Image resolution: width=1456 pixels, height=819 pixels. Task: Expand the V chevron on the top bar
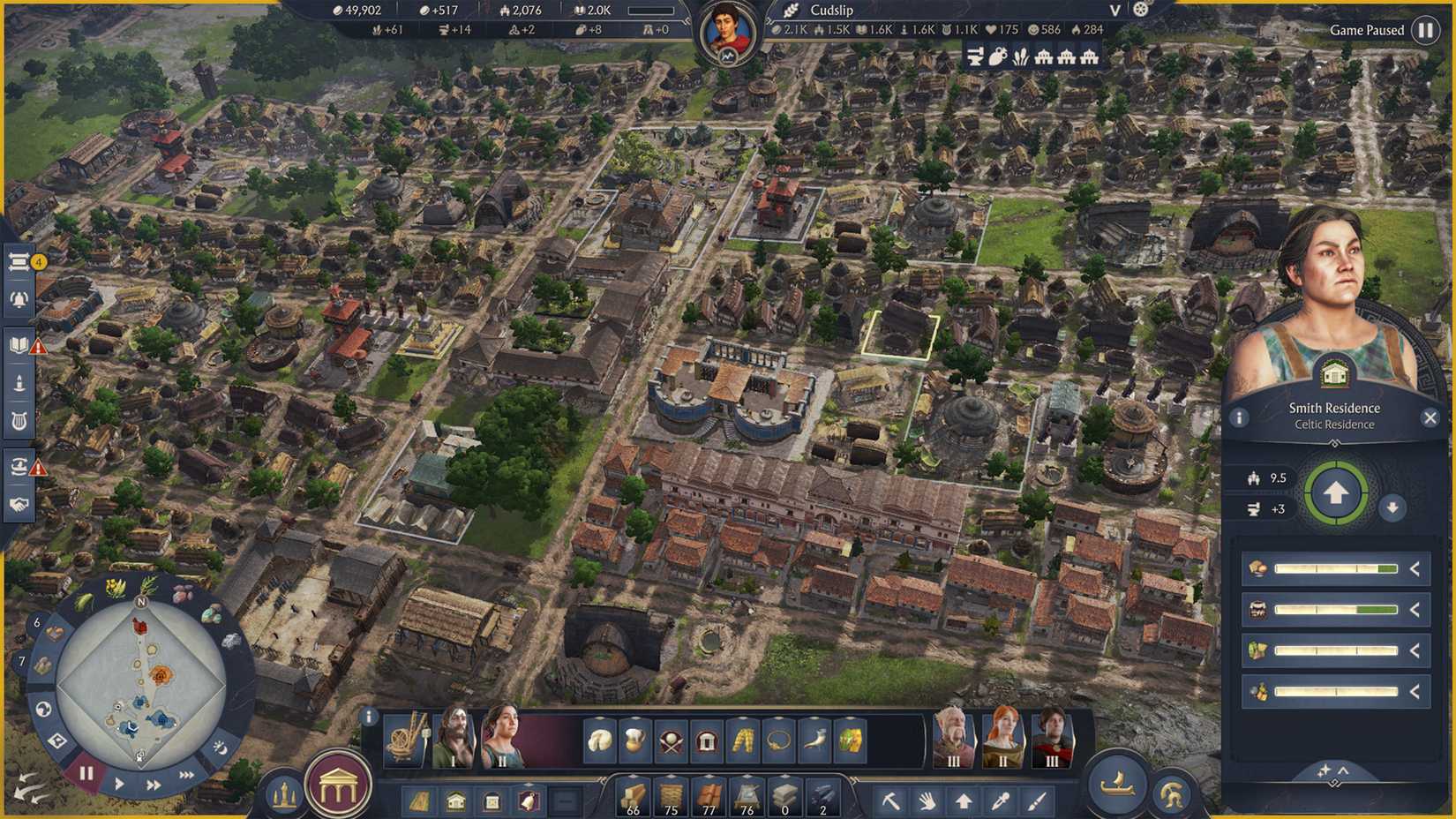[x=1114, y=11]
